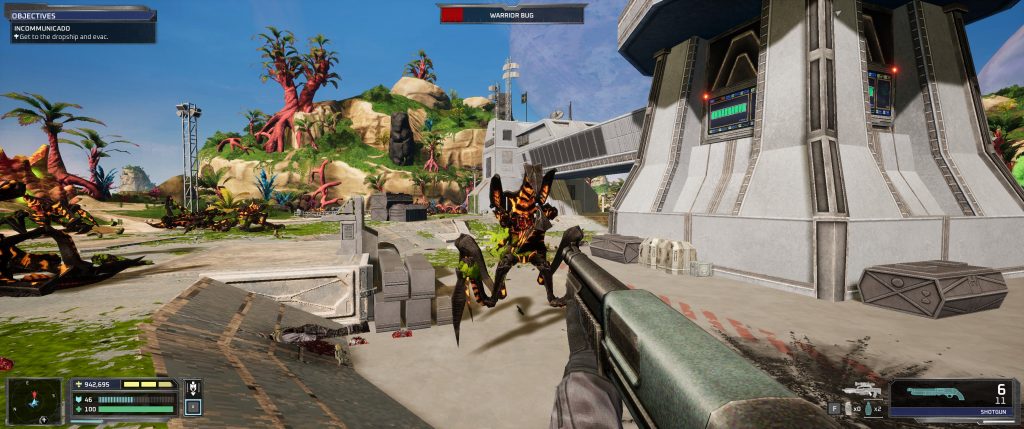Click the Warrior Bug target indicator
The height and width of the screenshot is (429, 1024).
tap(511, 15)
